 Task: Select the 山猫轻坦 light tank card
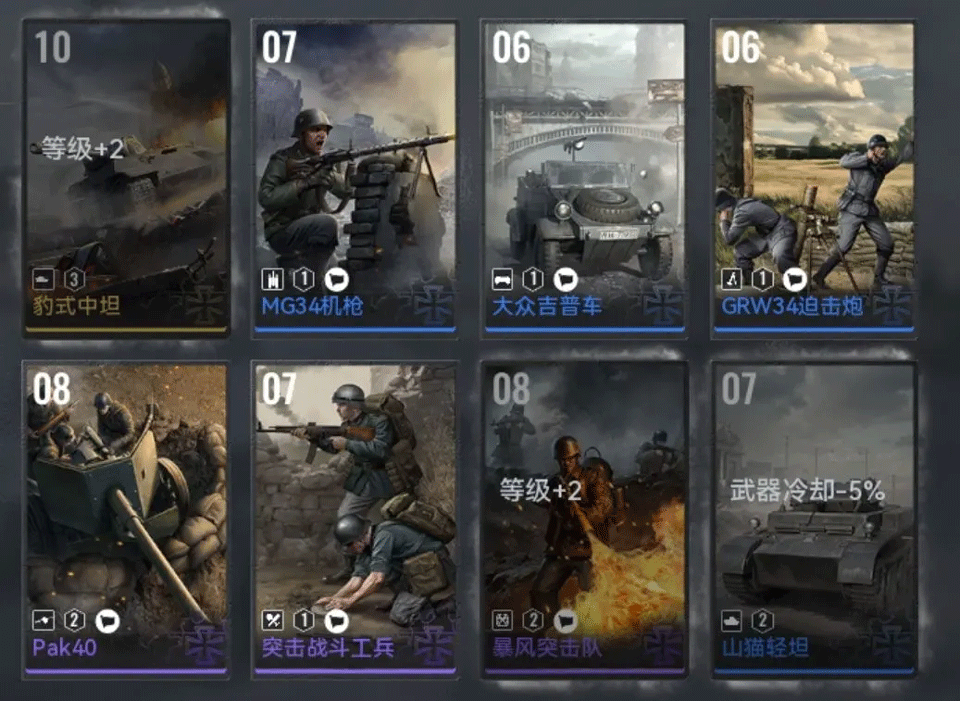click(815, 518)
